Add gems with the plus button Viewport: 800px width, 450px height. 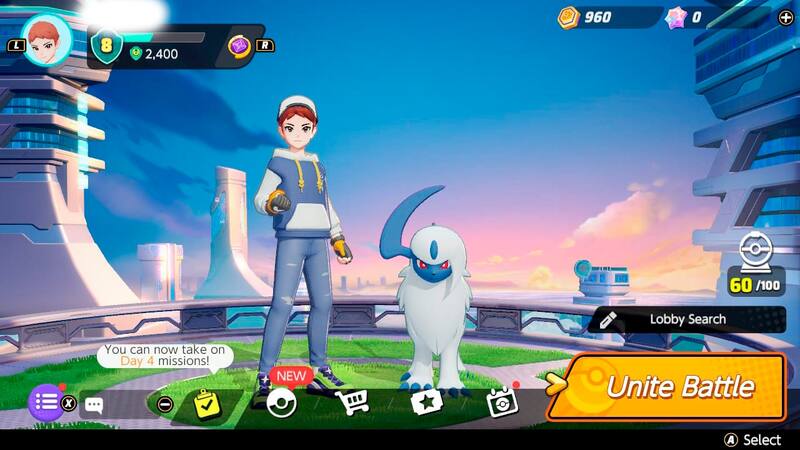coord(785,17)
